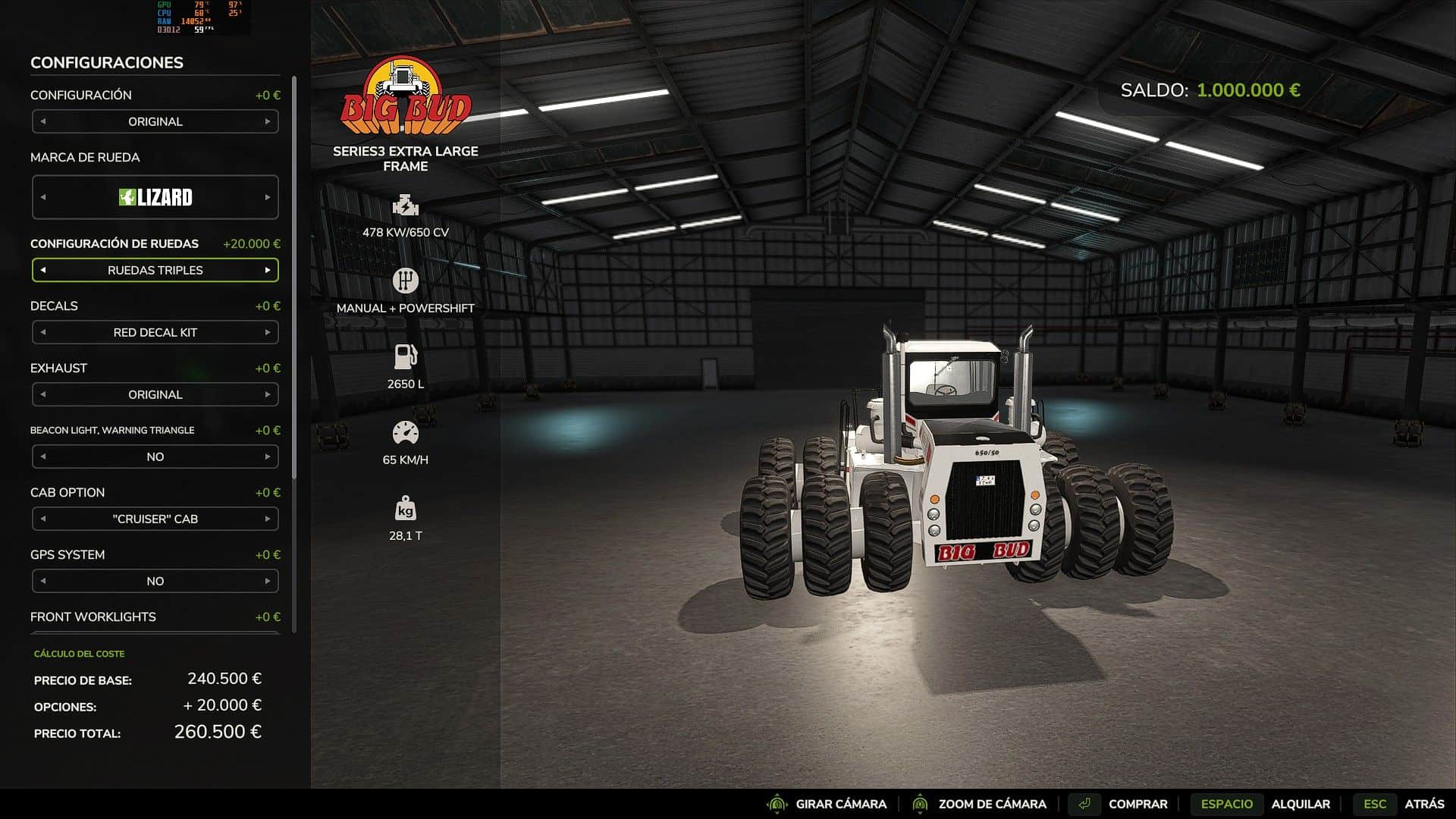Select previous wheel brand before Lizard

[43, 197]
